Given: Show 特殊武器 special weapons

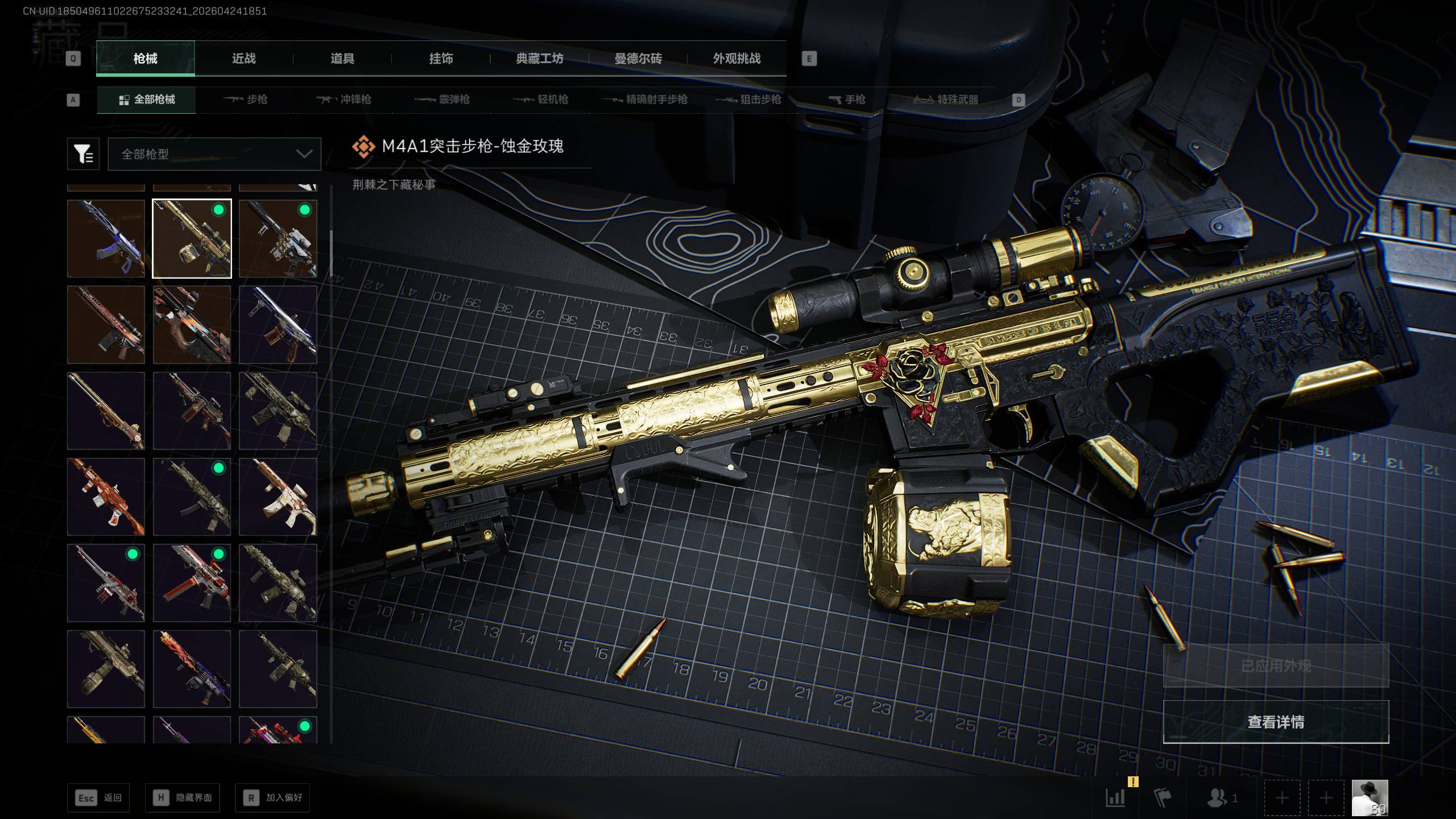Looking at the screenshot, I should (946, 100).
